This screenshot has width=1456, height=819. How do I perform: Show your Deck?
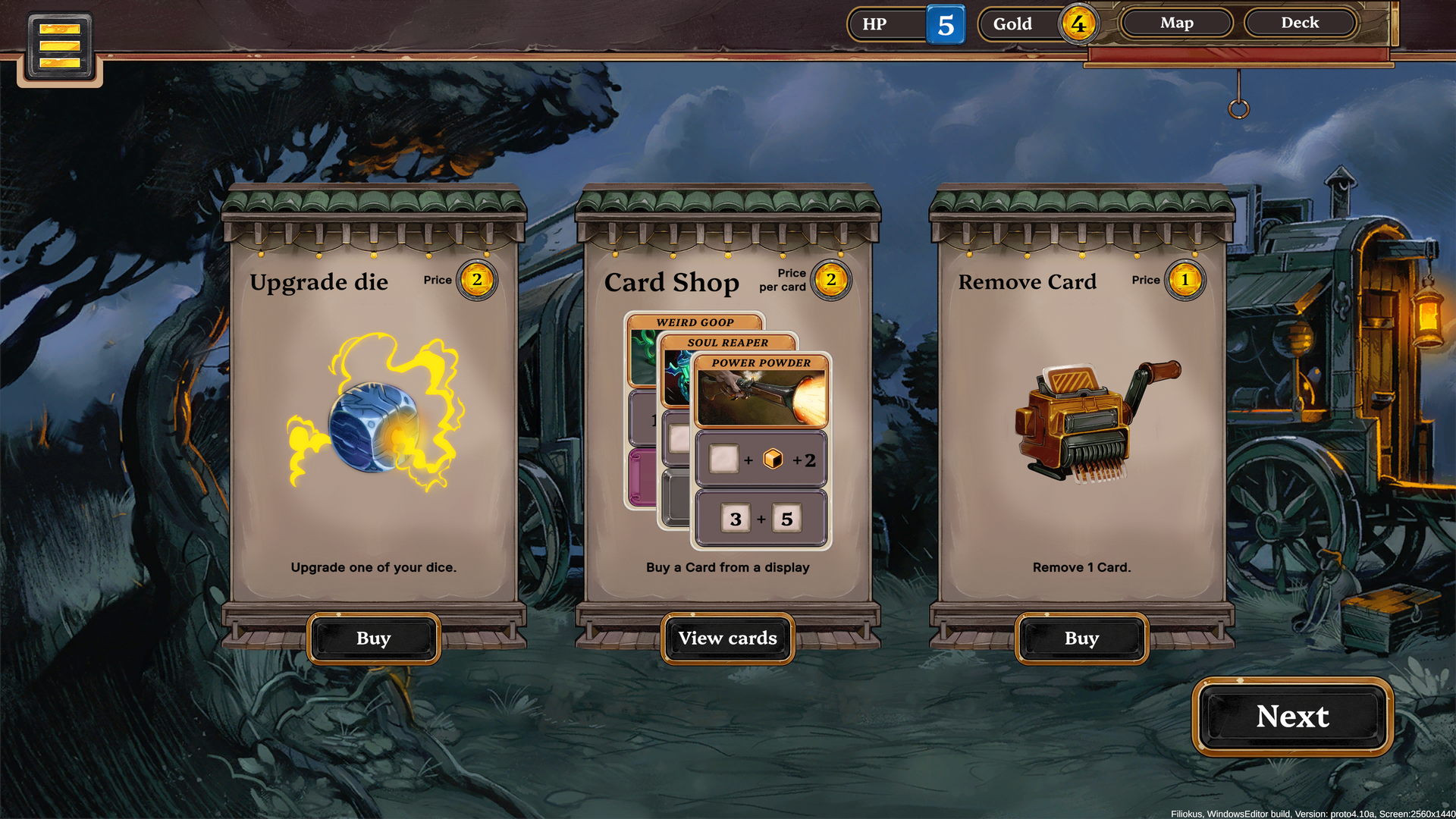tap(1300, 23)
